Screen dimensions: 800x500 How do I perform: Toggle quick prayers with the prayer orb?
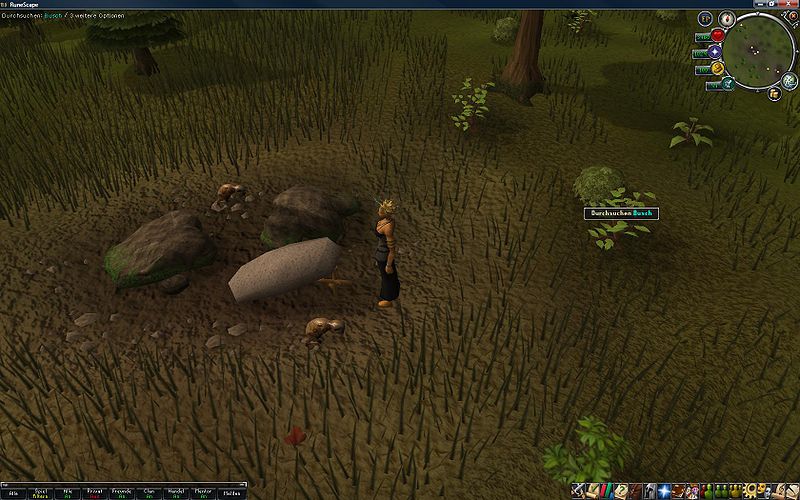tap(715, 52)
